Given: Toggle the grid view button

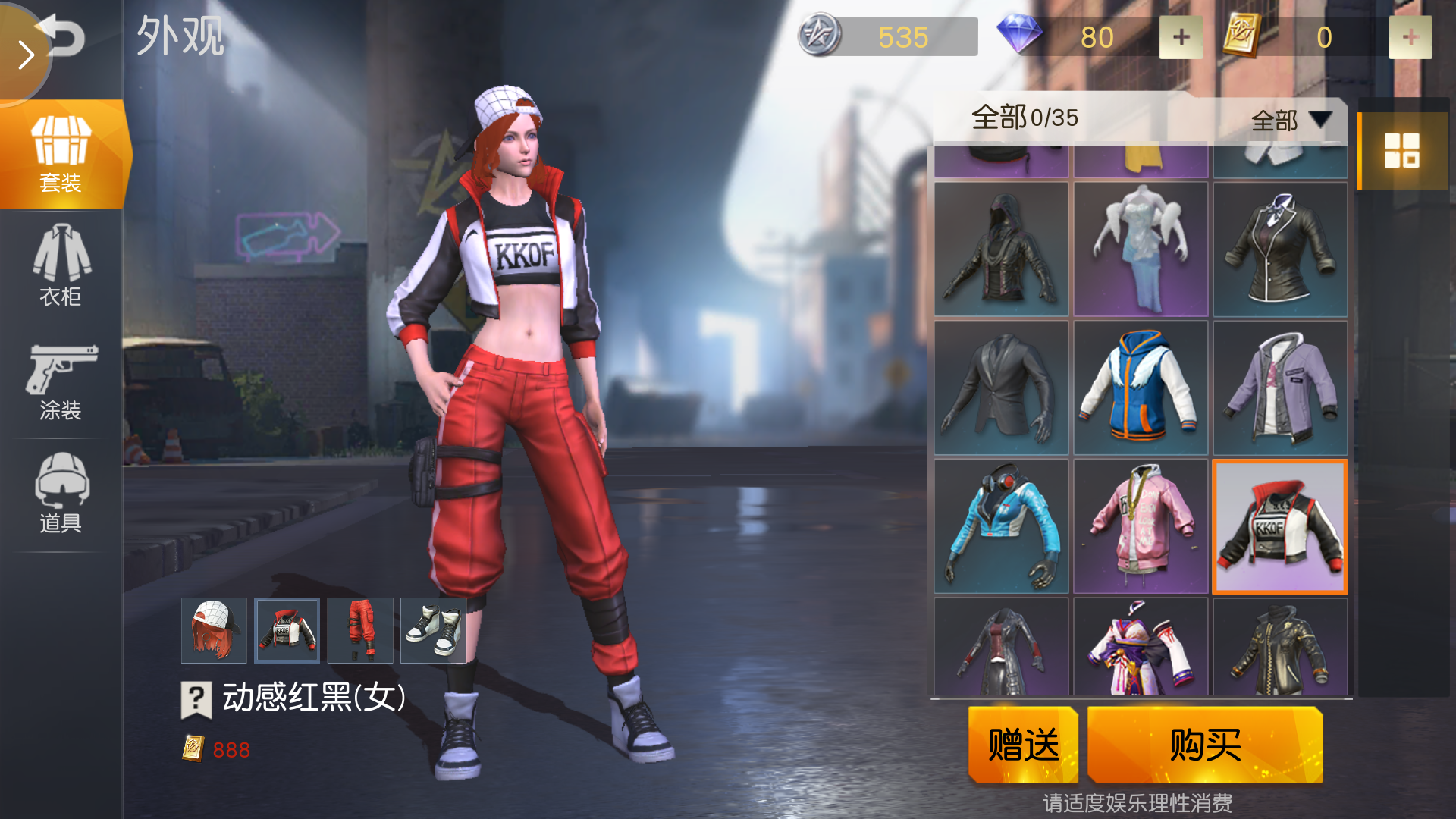Looking at the screenshot, I should (x=1401, y=150).
